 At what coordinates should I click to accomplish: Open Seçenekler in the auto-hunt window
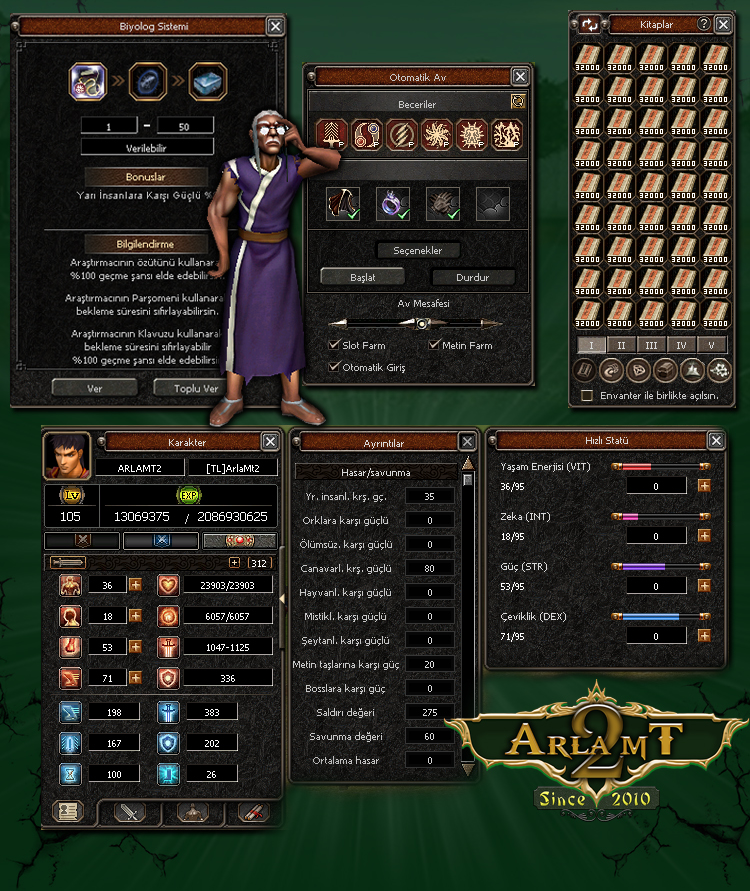(x=424, y=250)
